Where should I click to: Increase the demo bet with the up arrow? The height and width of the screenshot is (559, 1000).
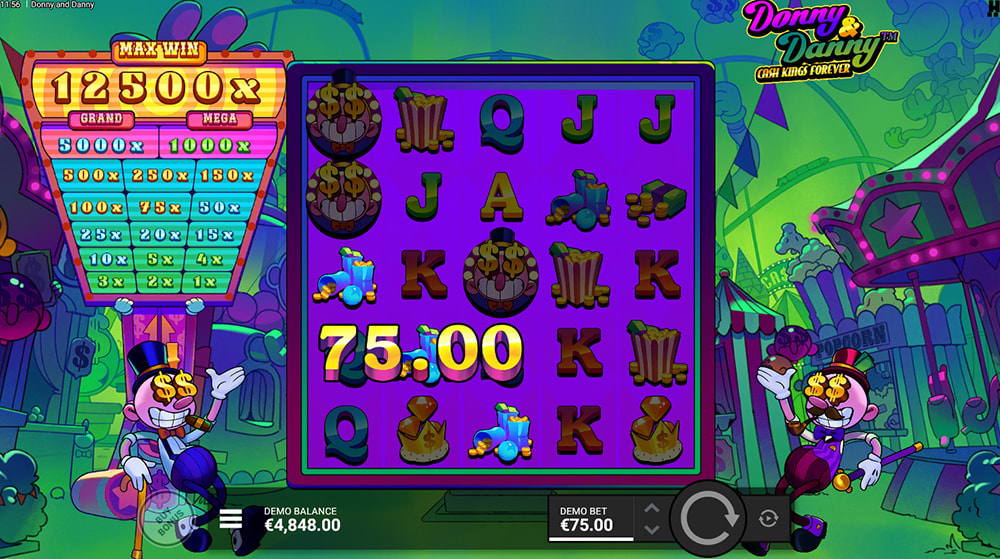(651, 507)
